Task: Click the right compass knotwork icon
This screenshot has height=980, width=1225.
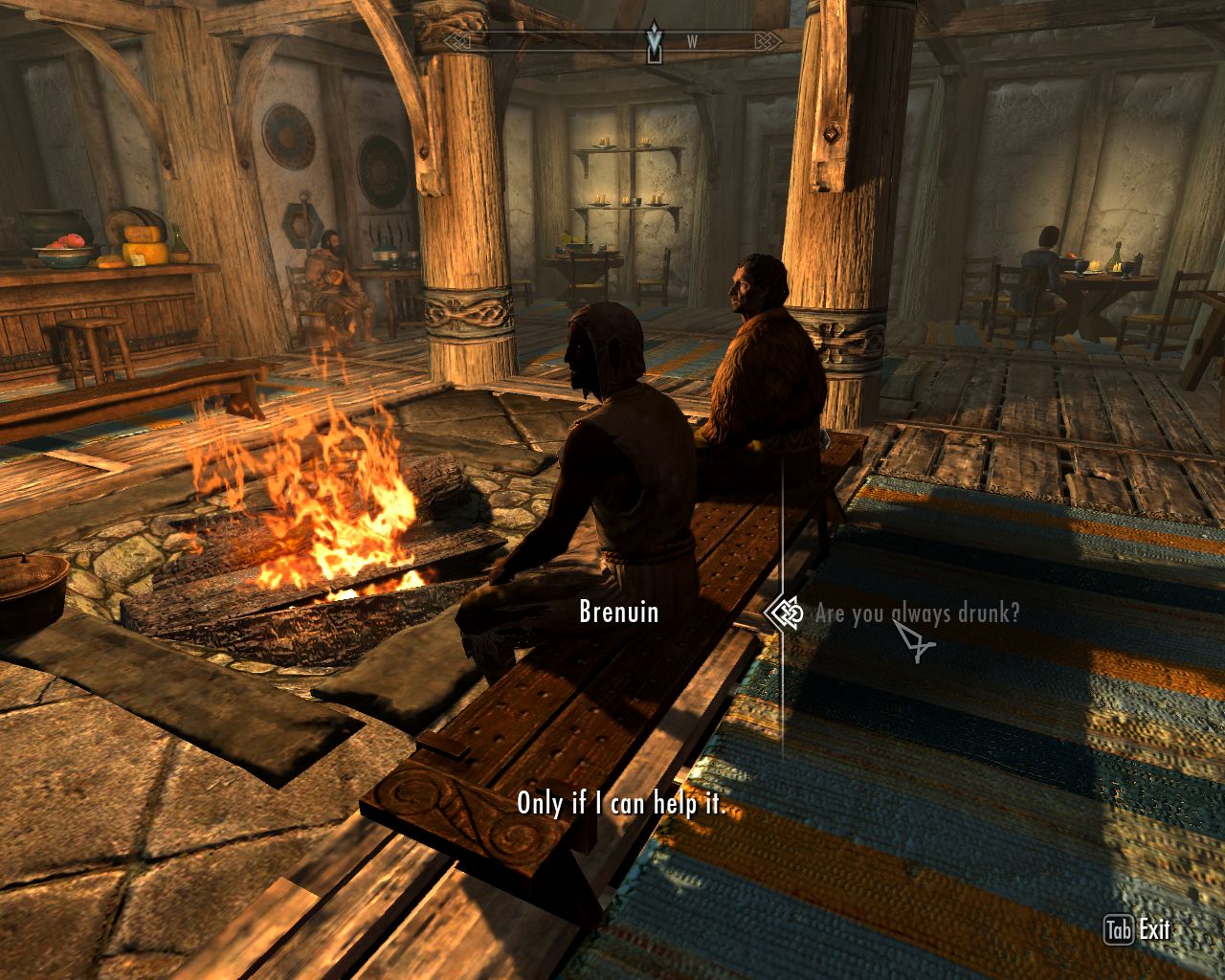Action: click(767, 40)
